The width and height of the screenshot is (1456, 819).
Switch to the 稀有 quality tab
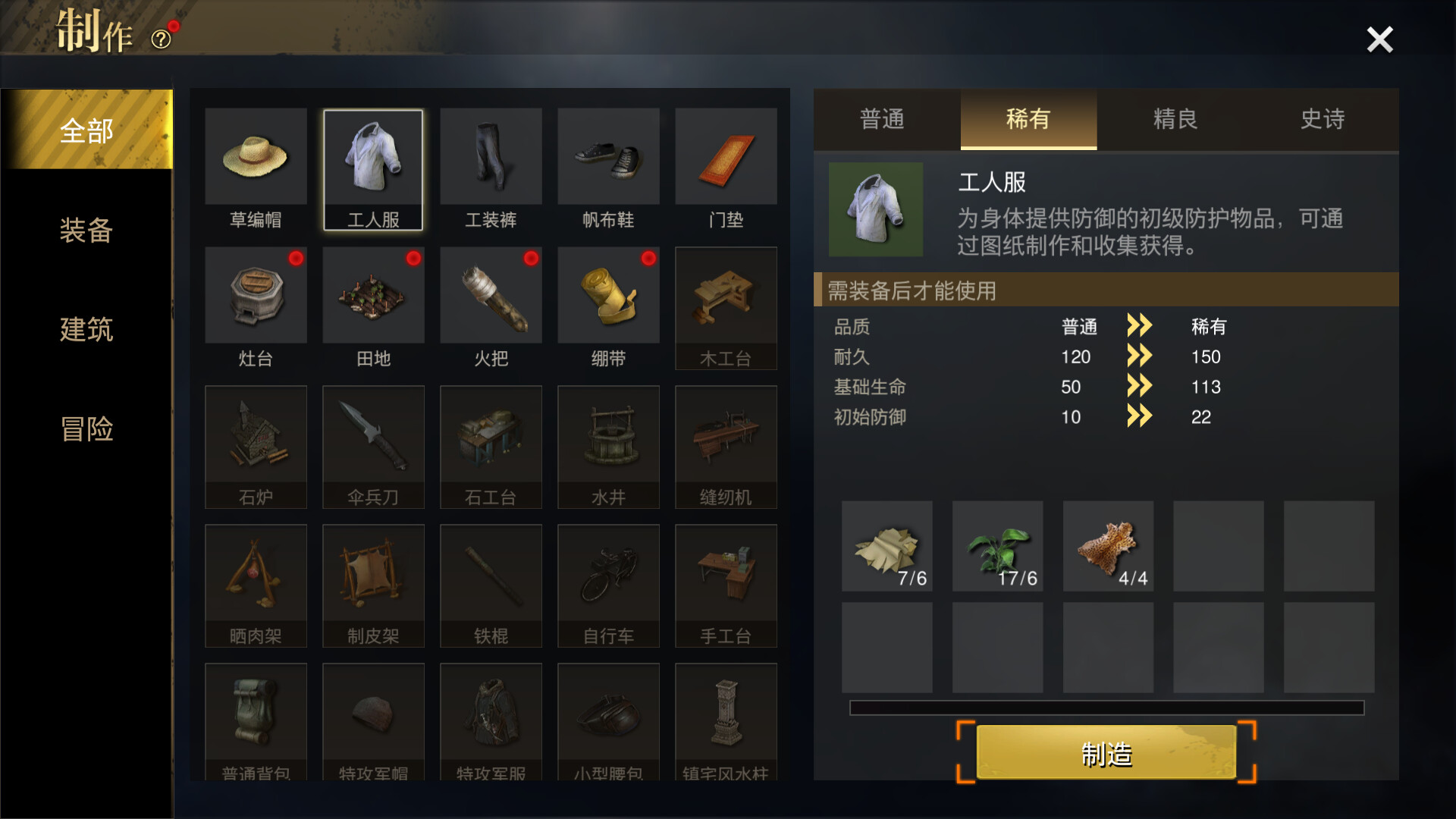click(x=1028, y=120)
